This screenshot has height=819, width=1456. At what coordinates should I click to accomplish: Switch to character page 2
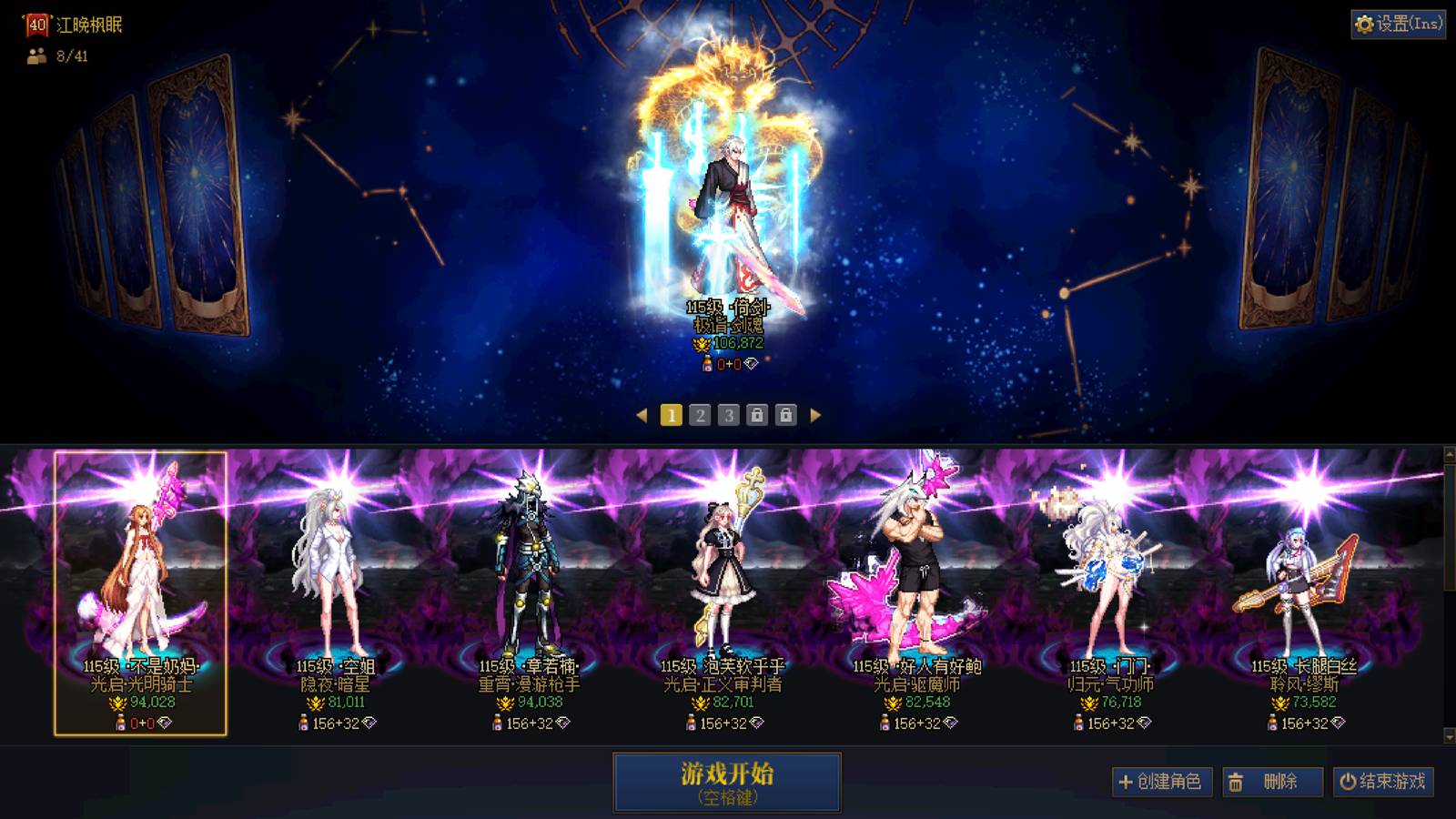tap(701, 415)
